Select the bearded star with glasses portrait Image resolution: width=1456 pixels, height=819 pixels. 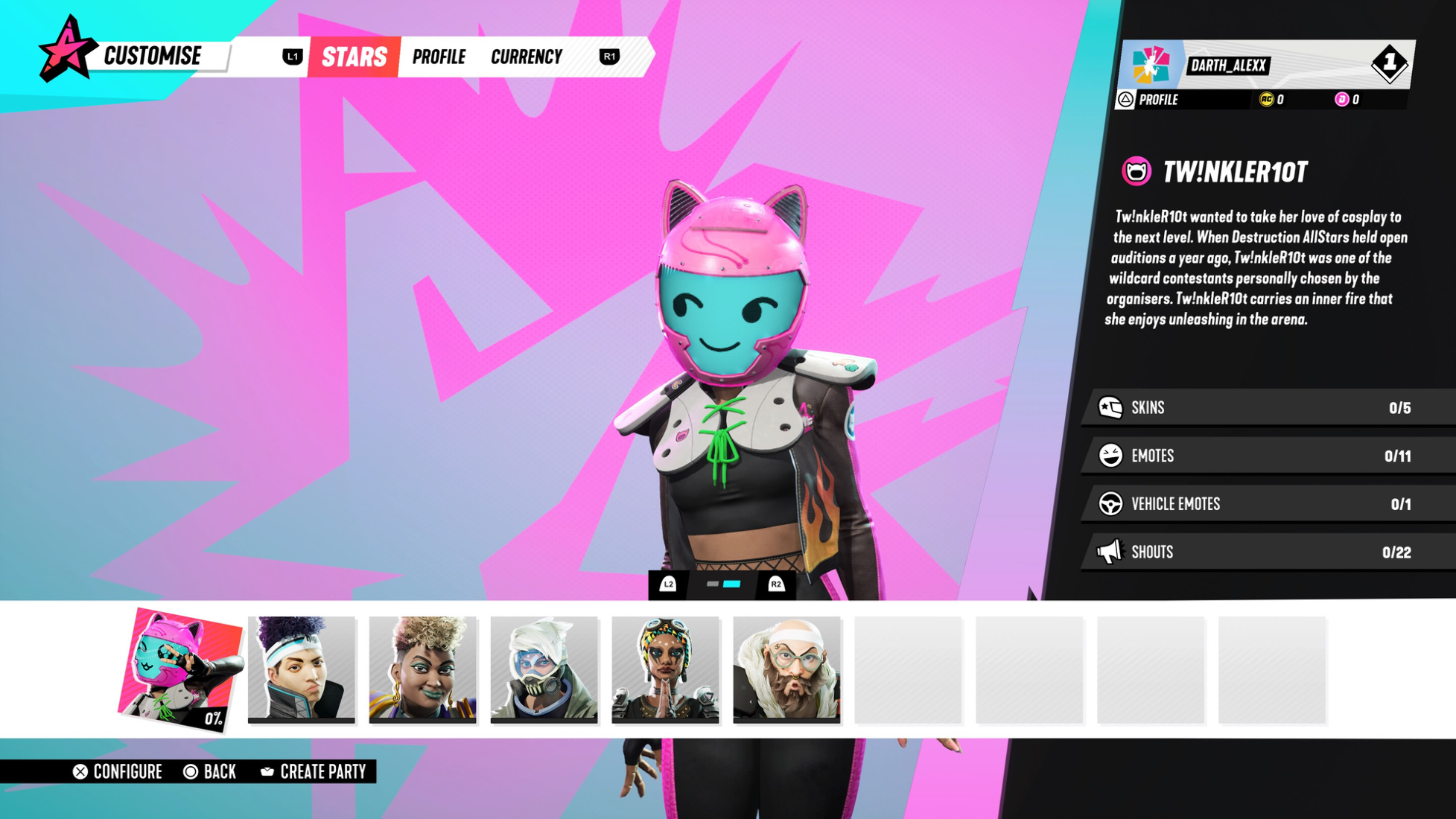pyautogui.click(x=787, y=669)
